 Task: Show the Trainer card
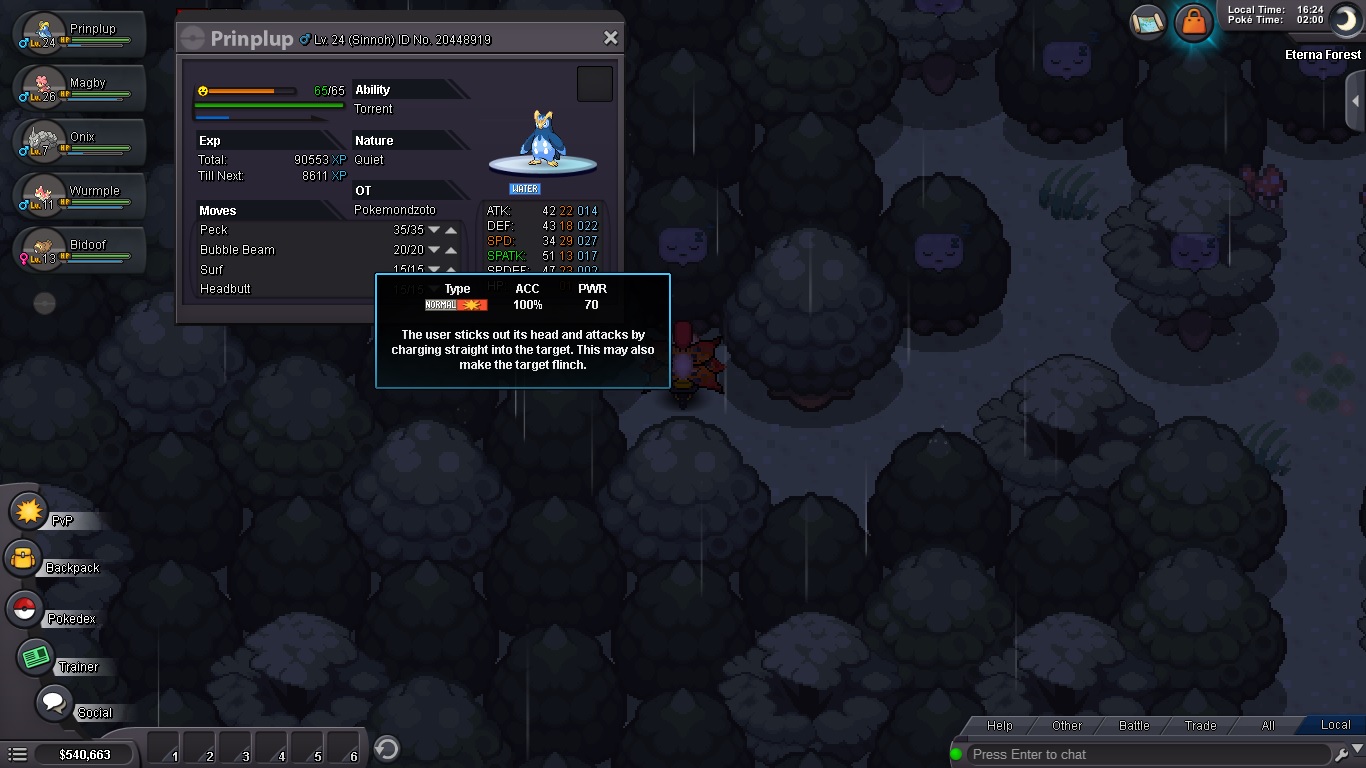pyautogui.click(x=37, y=657)
